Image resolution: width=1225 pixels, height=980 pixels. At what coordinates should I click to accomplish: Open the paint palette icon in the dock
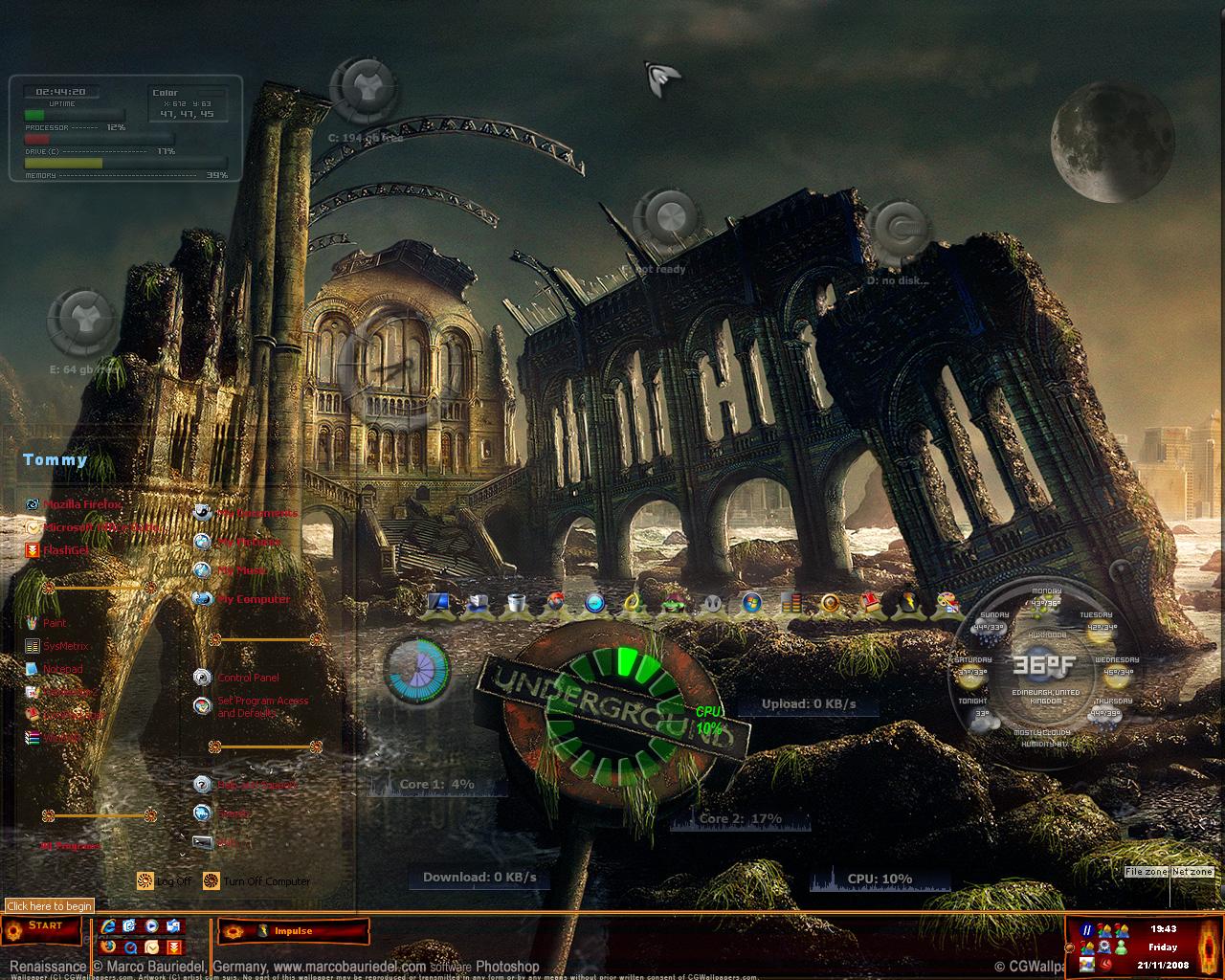(x=947, y=603)
